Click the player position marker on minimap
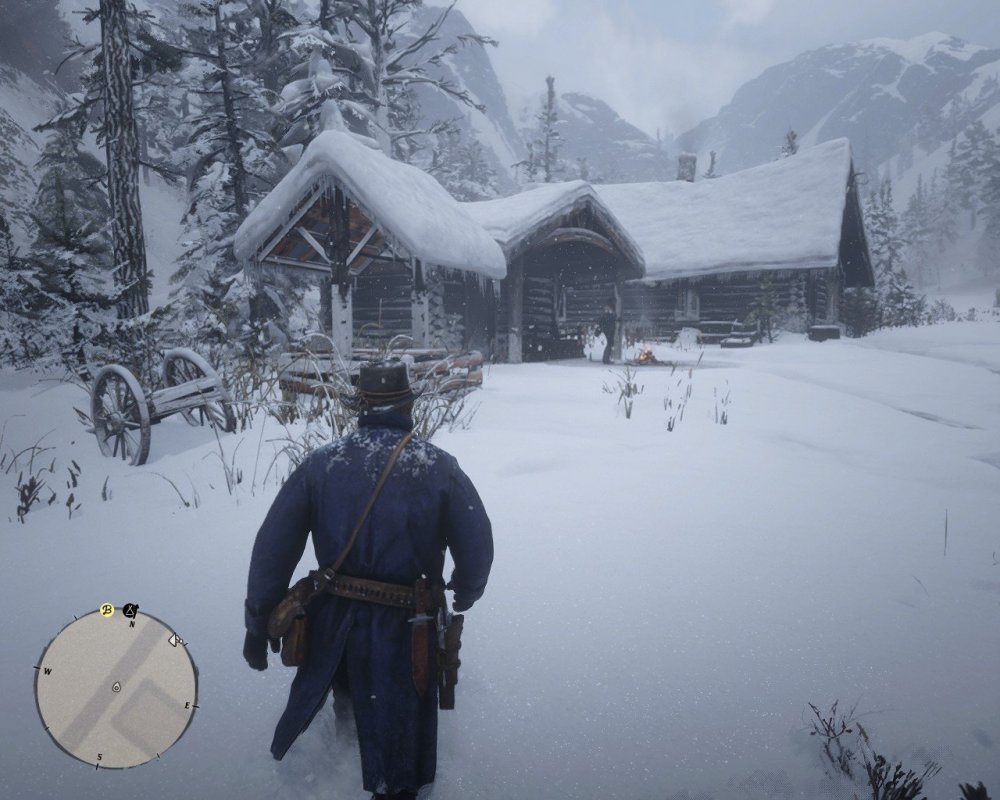Viewport: 1000px width, 800px height. click(116, 687)
